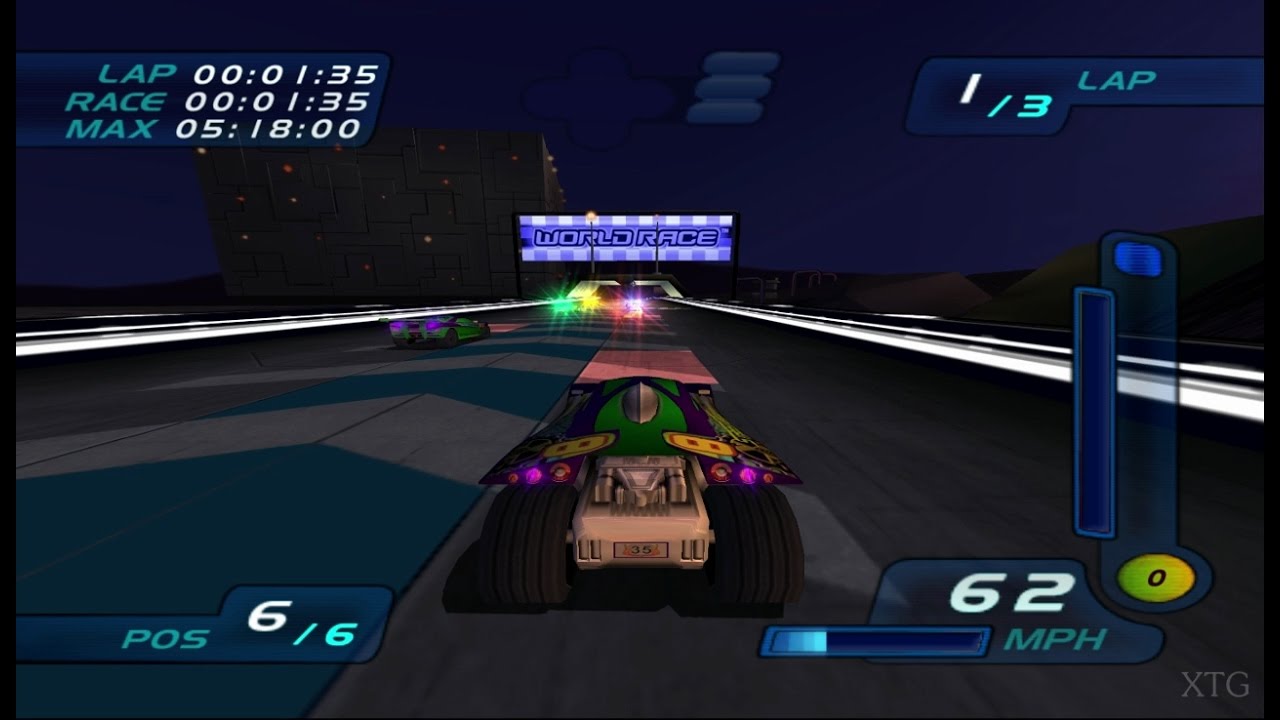Click the purple starting light
The width and height of the screenshot is (1280, 720).
[x=633, y=300]
